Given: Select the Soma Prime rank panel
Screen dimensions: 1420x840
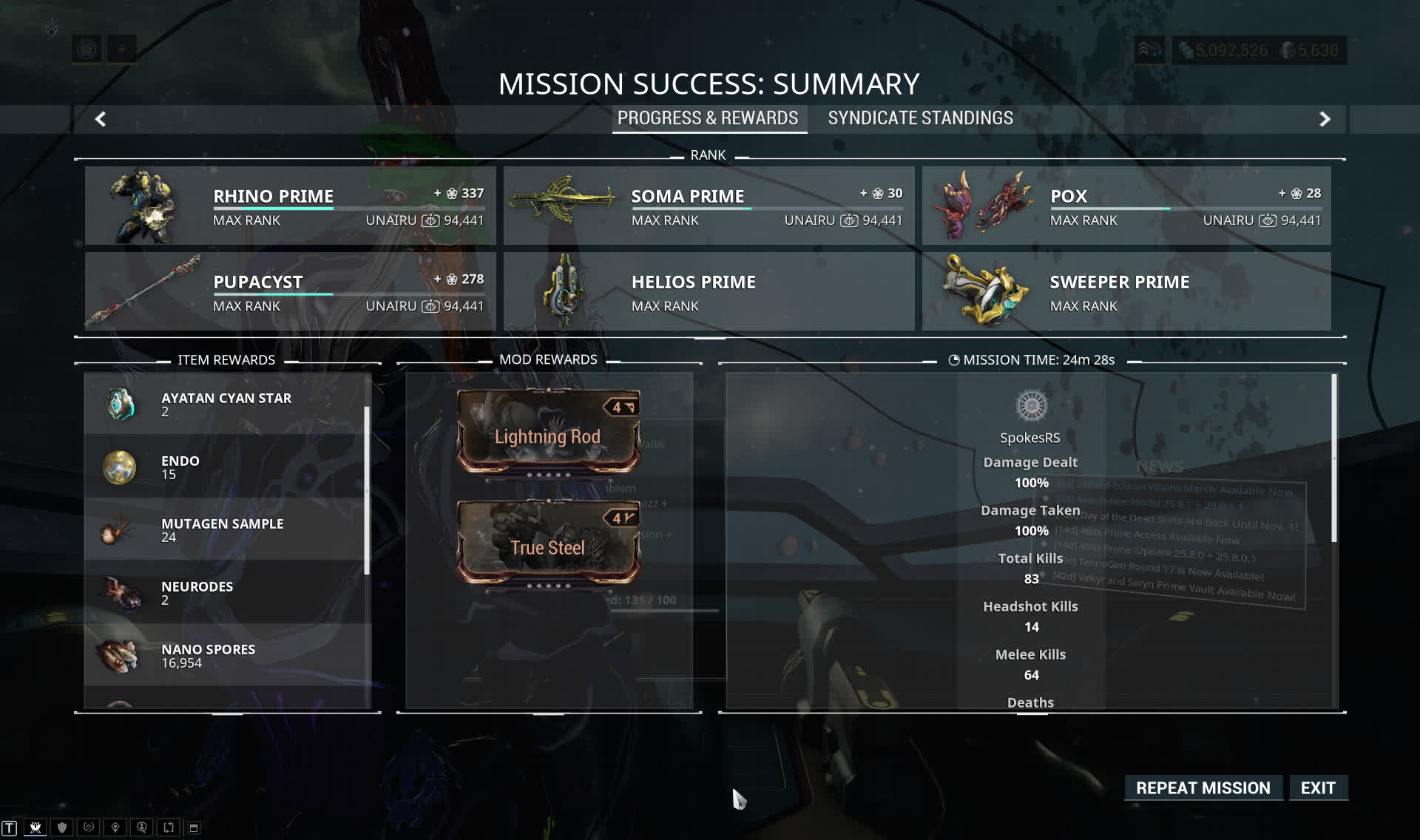Looking at the screenshot, I should click(x=709, y=206).
